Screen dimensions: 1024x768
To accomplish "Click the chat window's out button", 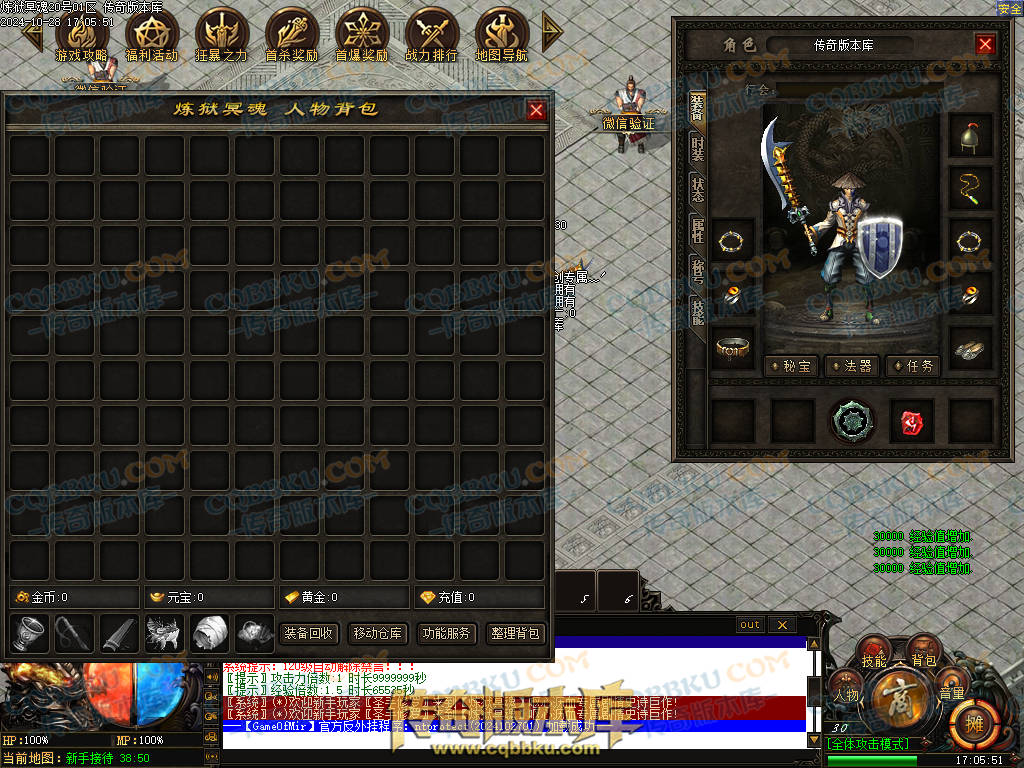I will point(750,625).
